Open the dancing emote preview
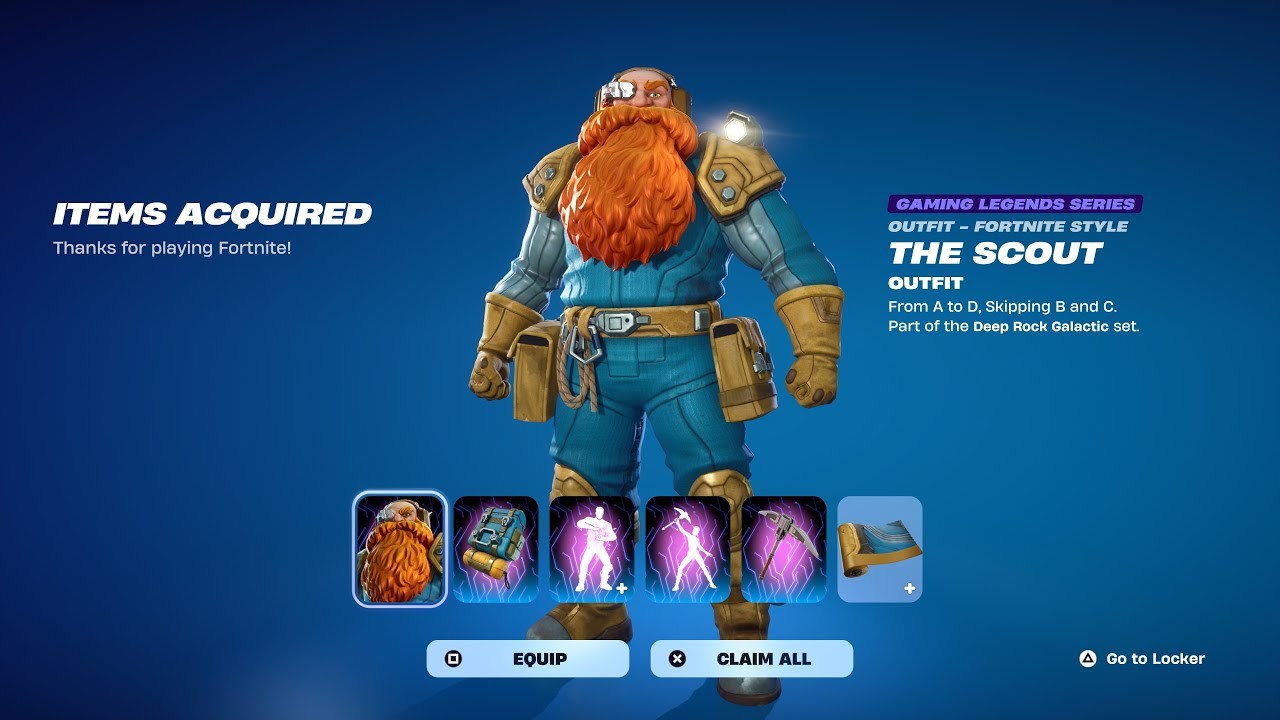Viewport: 1280px width, 720px height. [x=591, y=548]
